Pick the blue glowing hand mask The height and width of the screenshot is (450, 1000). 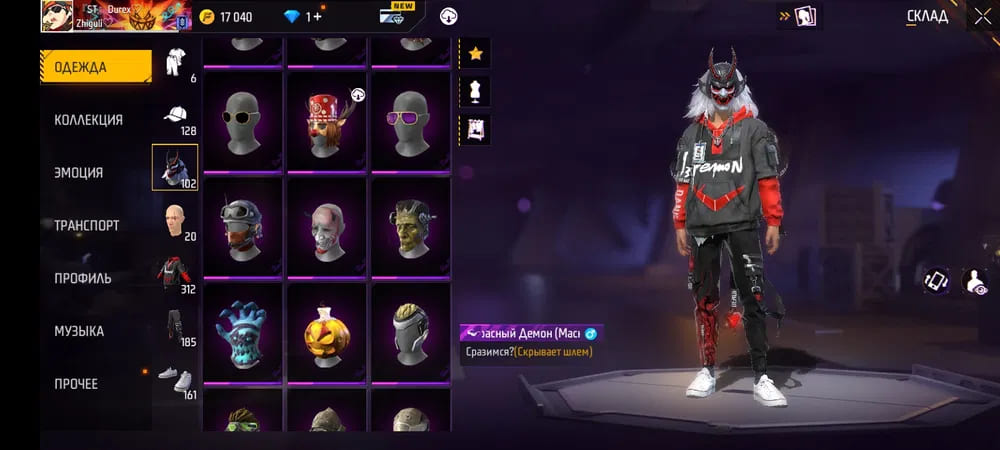pos(242,332)
